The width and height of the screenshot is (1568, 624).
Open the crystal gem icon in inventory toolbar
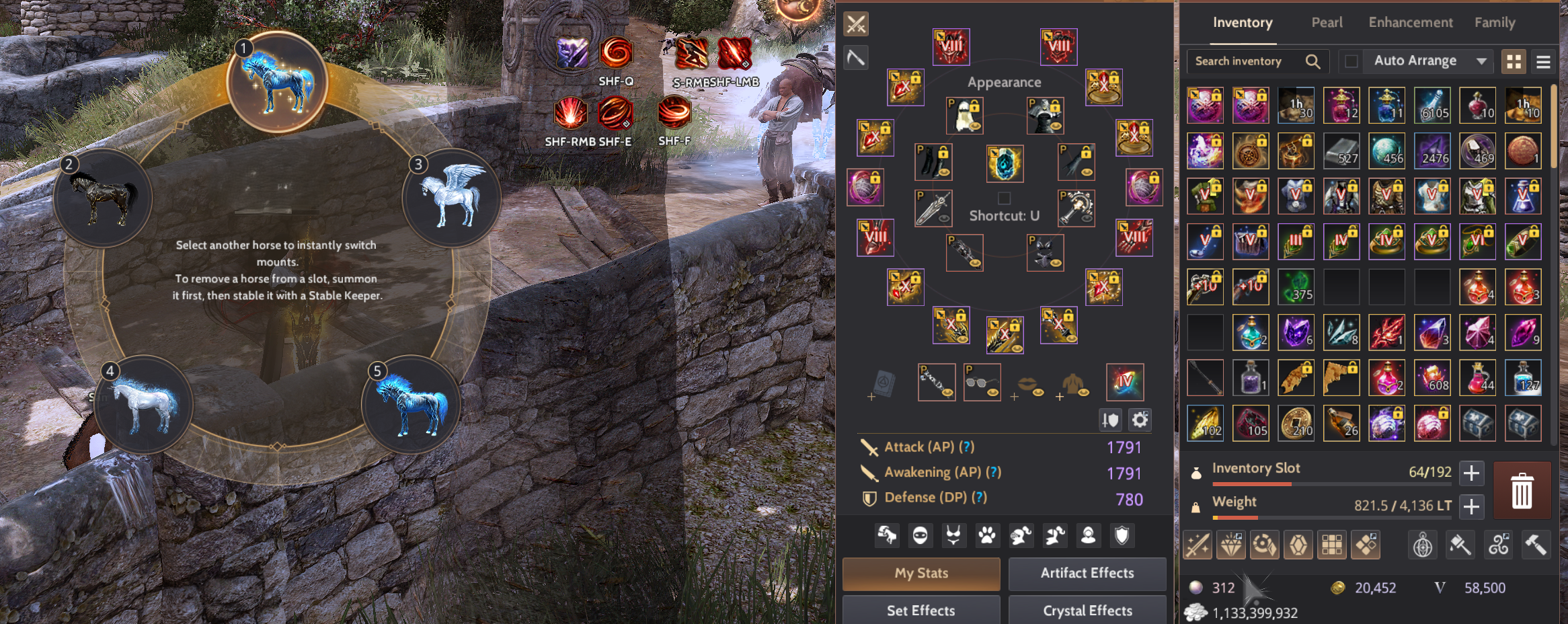(x=1298, y=545)
